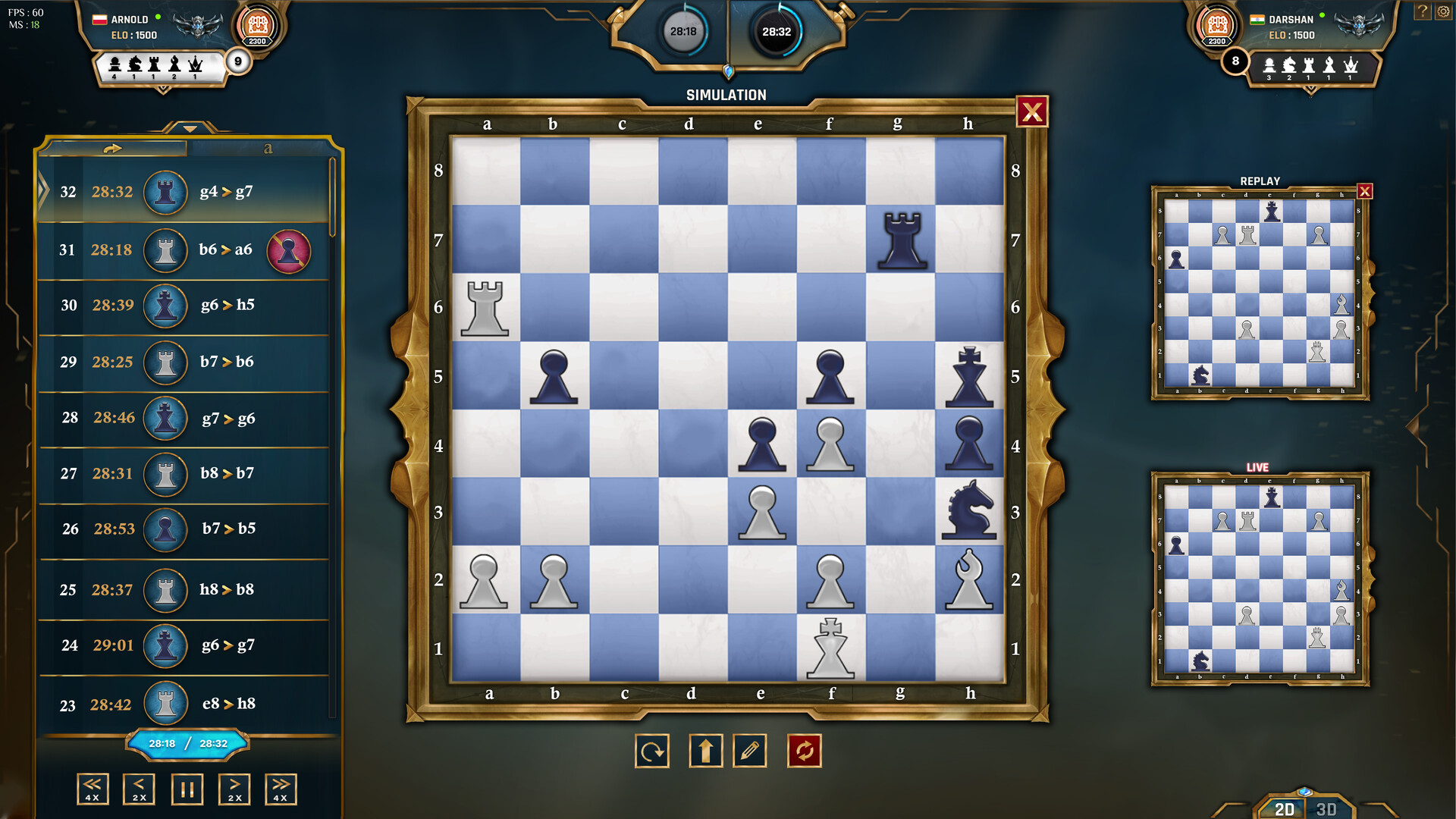The image size is (1456, 819).
Task: Reset the simulation with circular arrow icon
Action: 651,751
